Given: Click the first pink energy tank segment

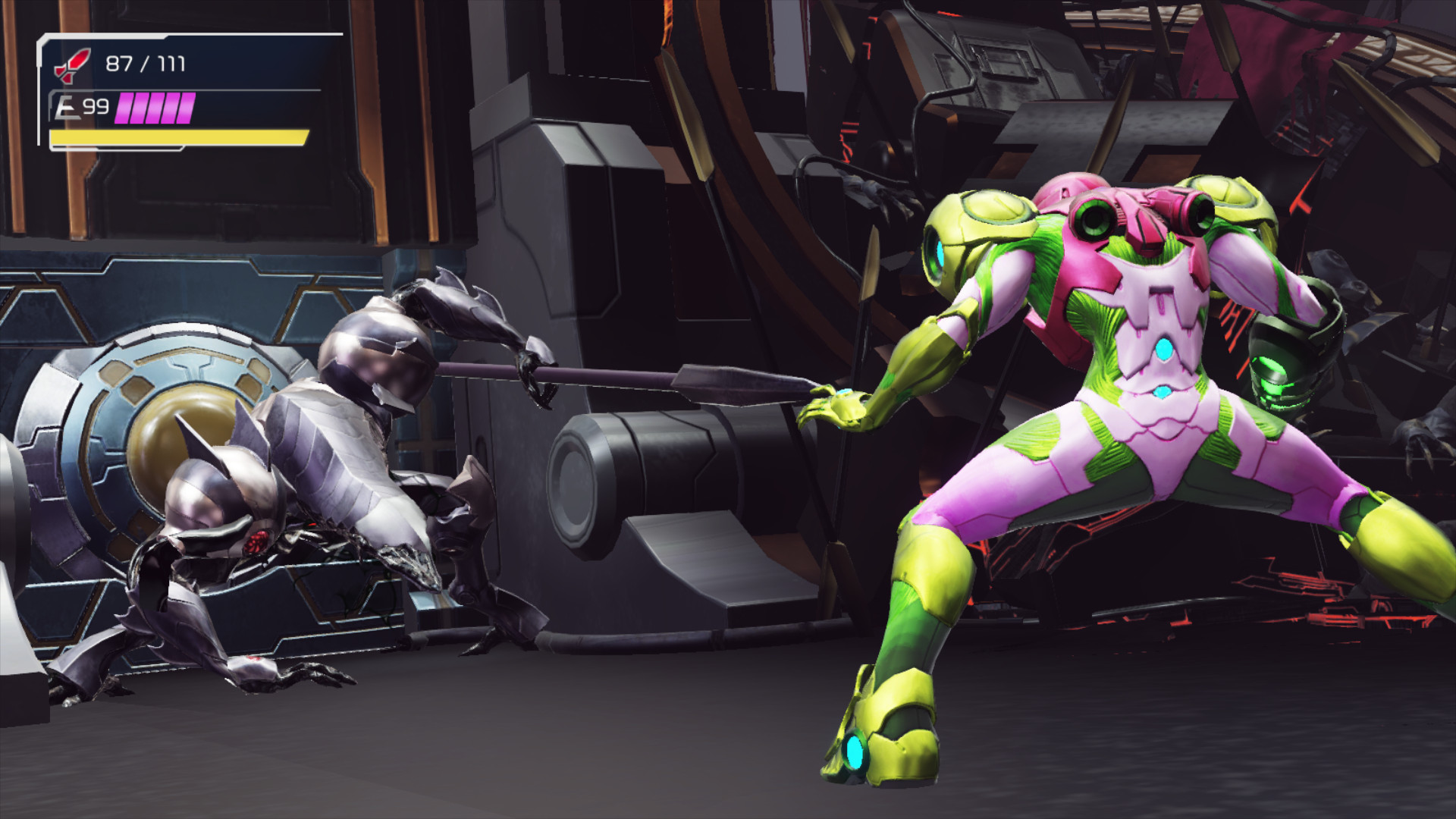Looking at the screenshot, I should point(121,108).
